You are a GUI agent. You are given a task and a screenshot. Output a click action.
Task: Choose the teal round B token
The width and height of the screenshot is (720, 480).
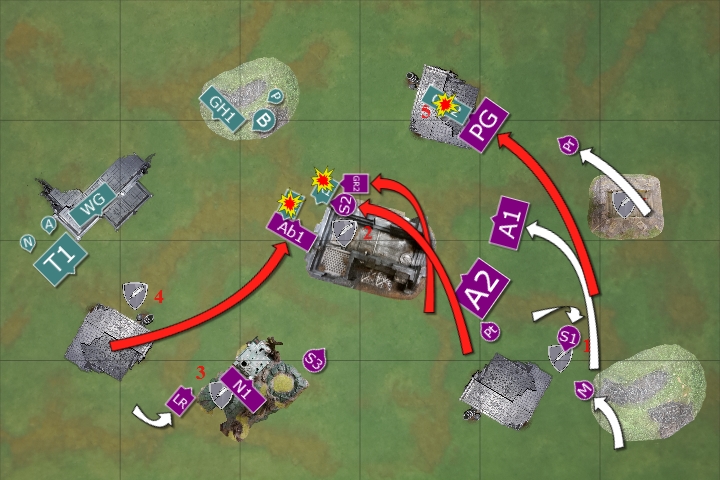coord(264,119)
